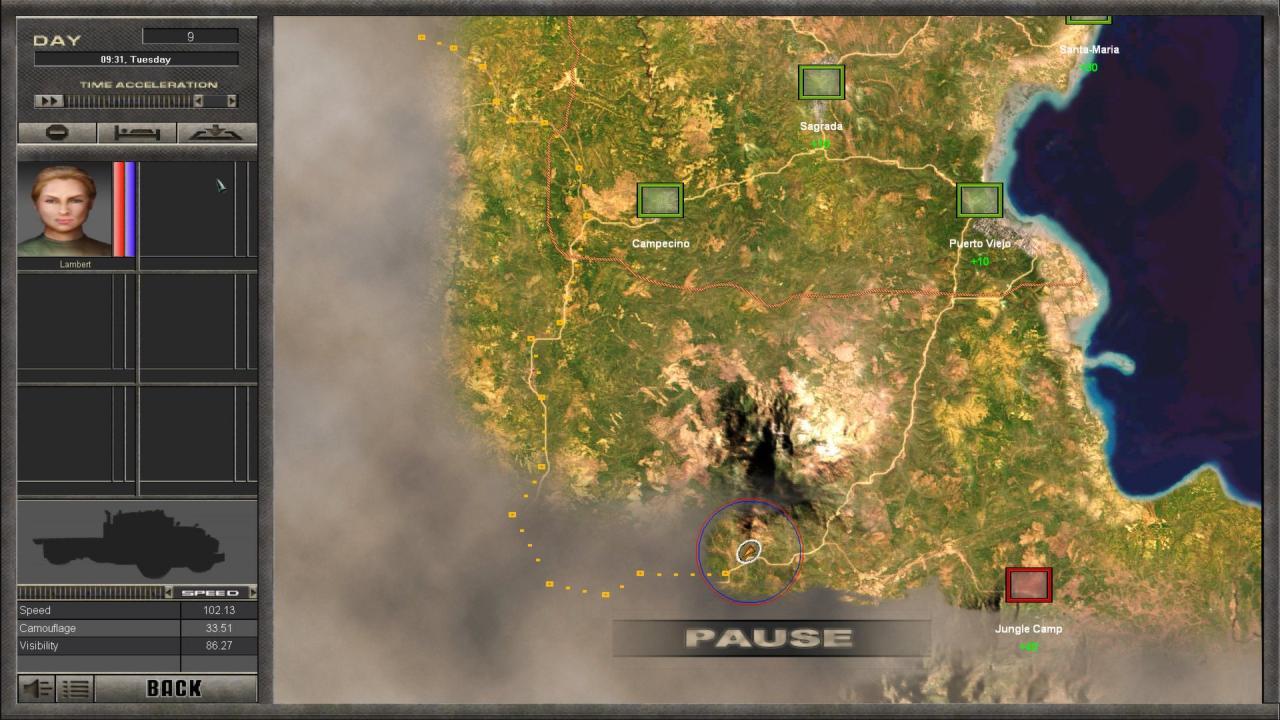This screenshot has width=1280, height=720.
Task: Select the Puerto Viejo marker on the map
Action: (979, 200)
